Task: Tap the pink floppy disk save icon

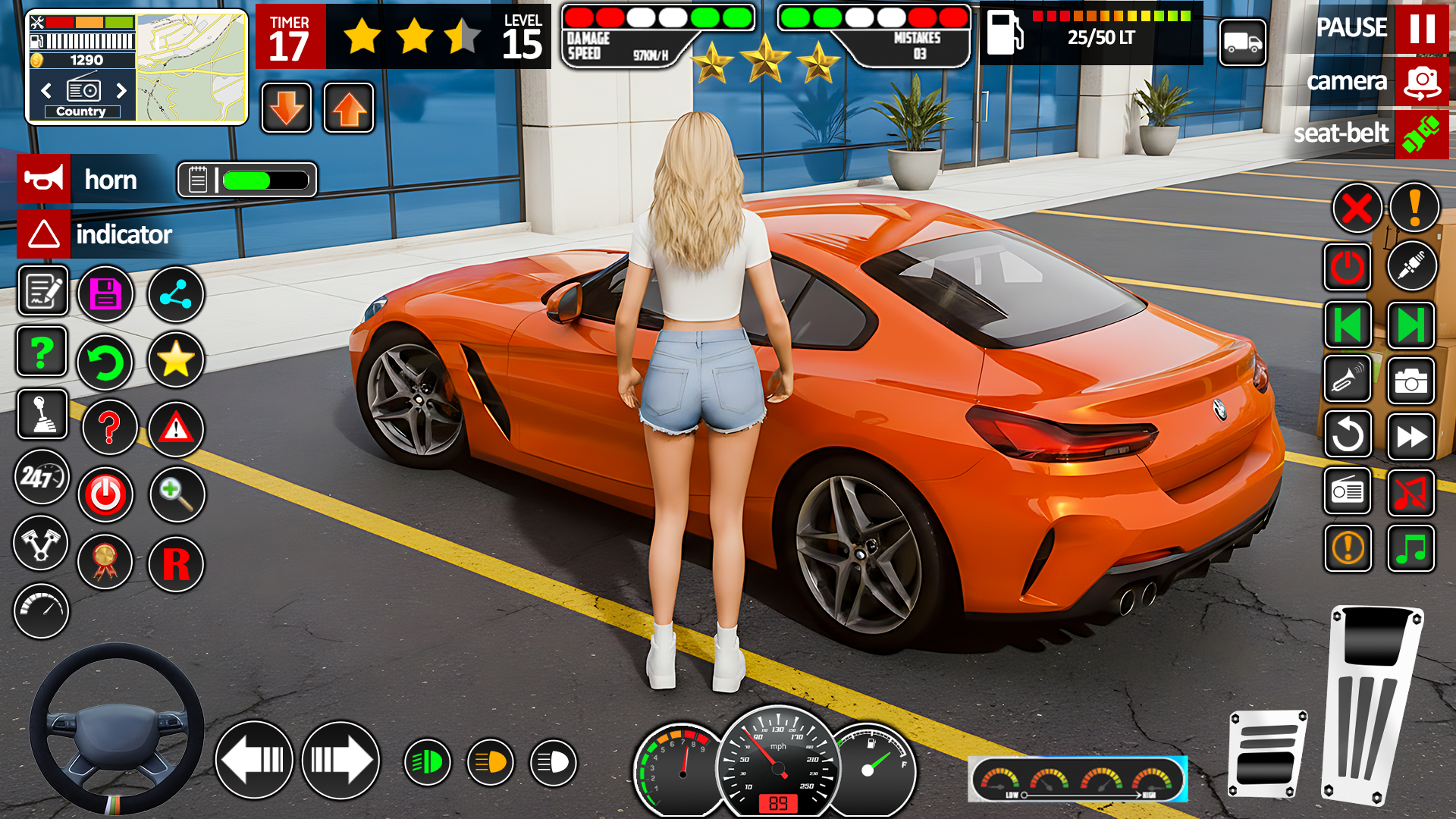Action: [106, 293]
